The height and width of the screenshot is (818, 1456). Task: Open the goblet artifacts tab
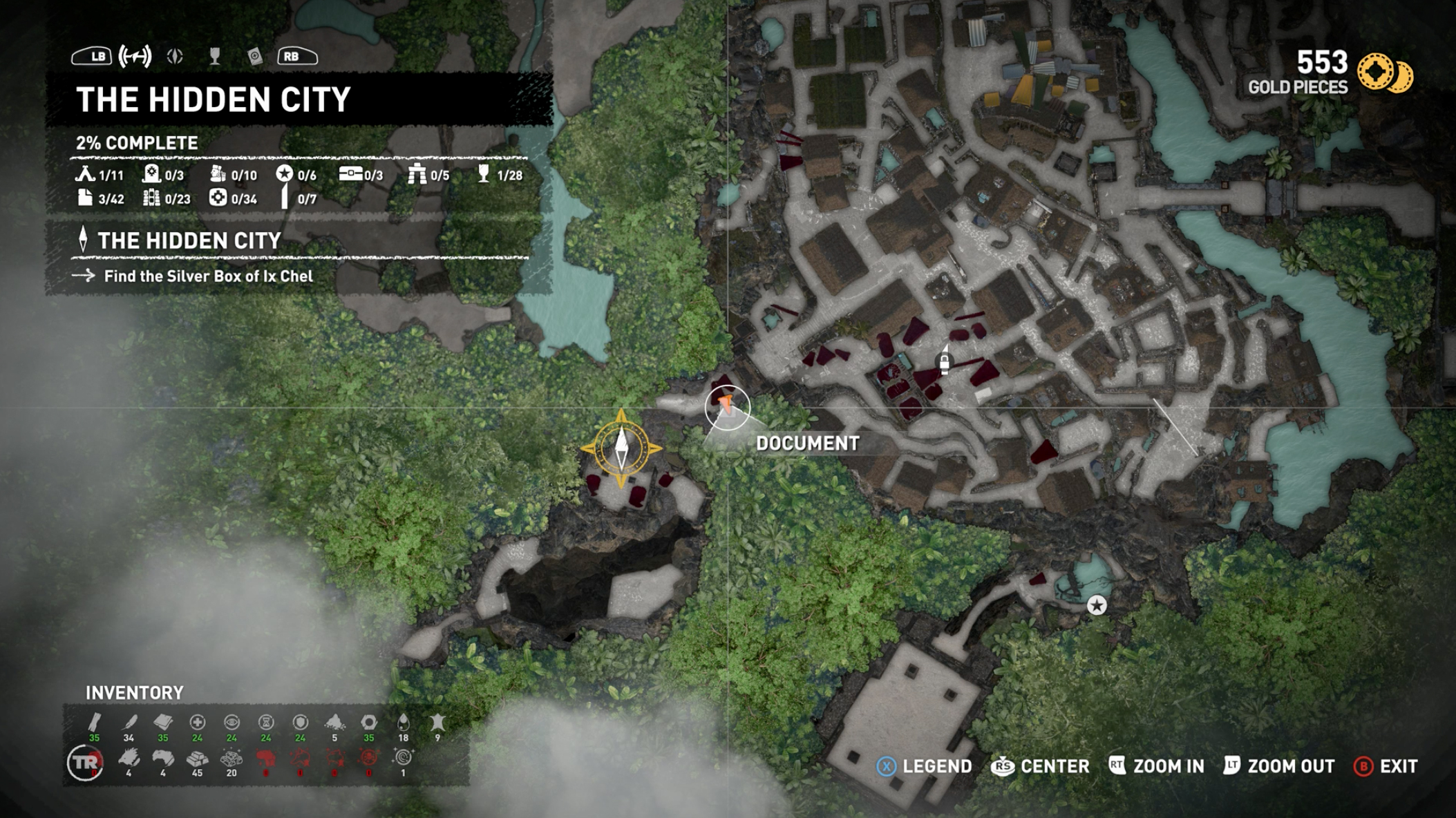tap(215, 56)
